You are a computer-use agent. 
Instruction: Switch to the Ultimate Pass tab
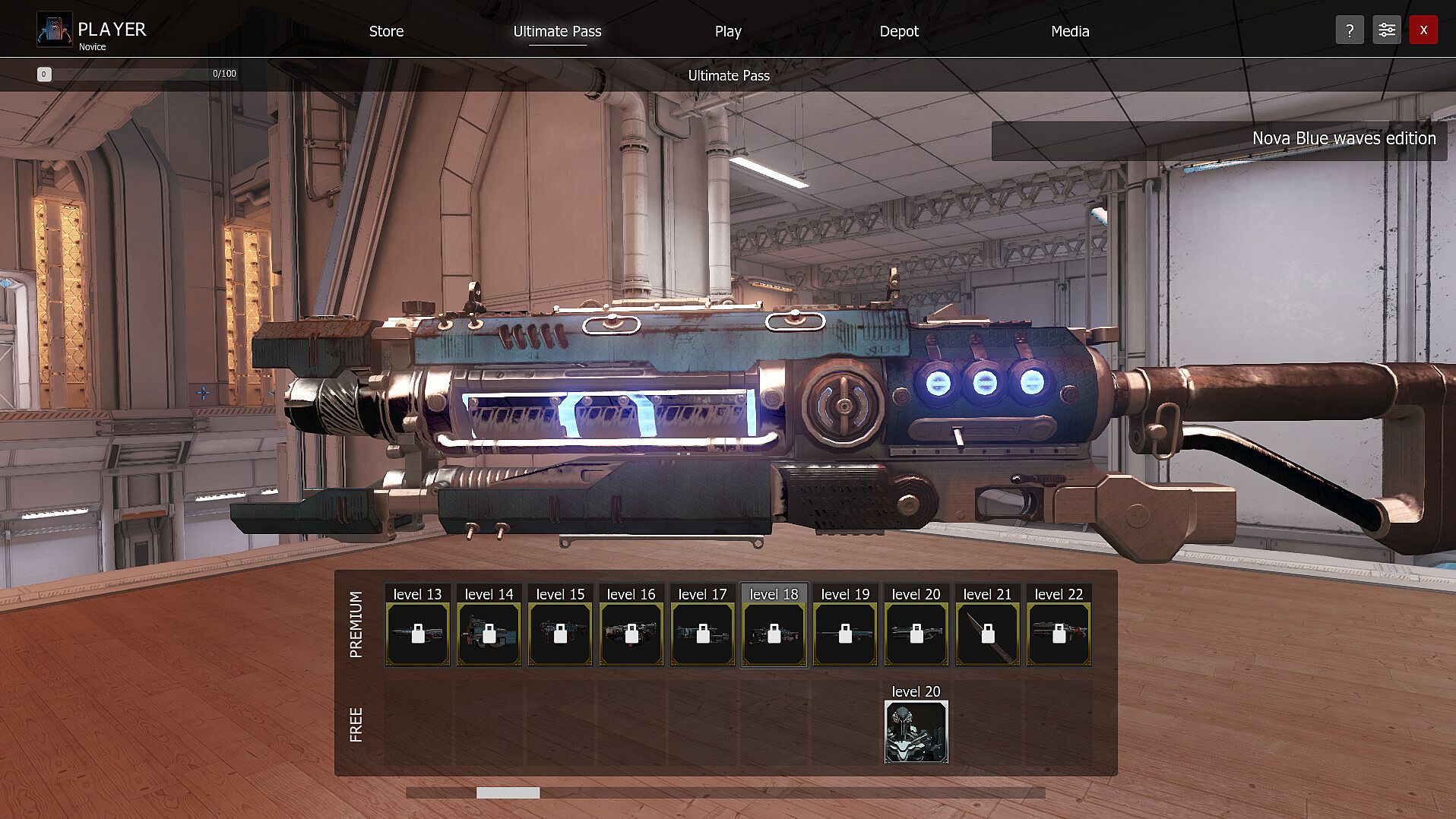[x=557, y=31]
